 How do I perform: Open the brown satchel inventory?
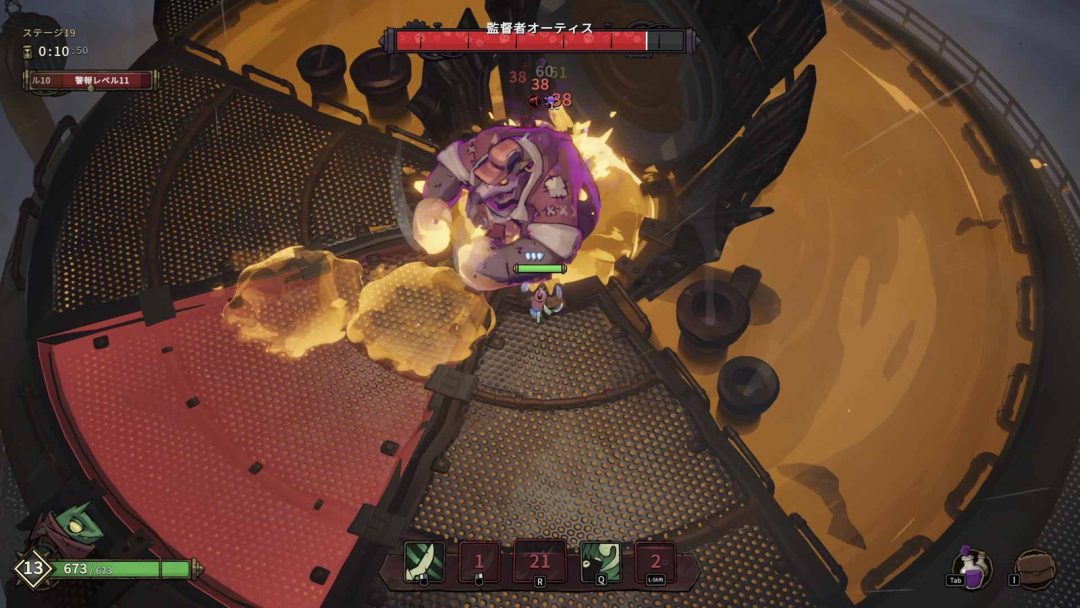pos(1034,569)
